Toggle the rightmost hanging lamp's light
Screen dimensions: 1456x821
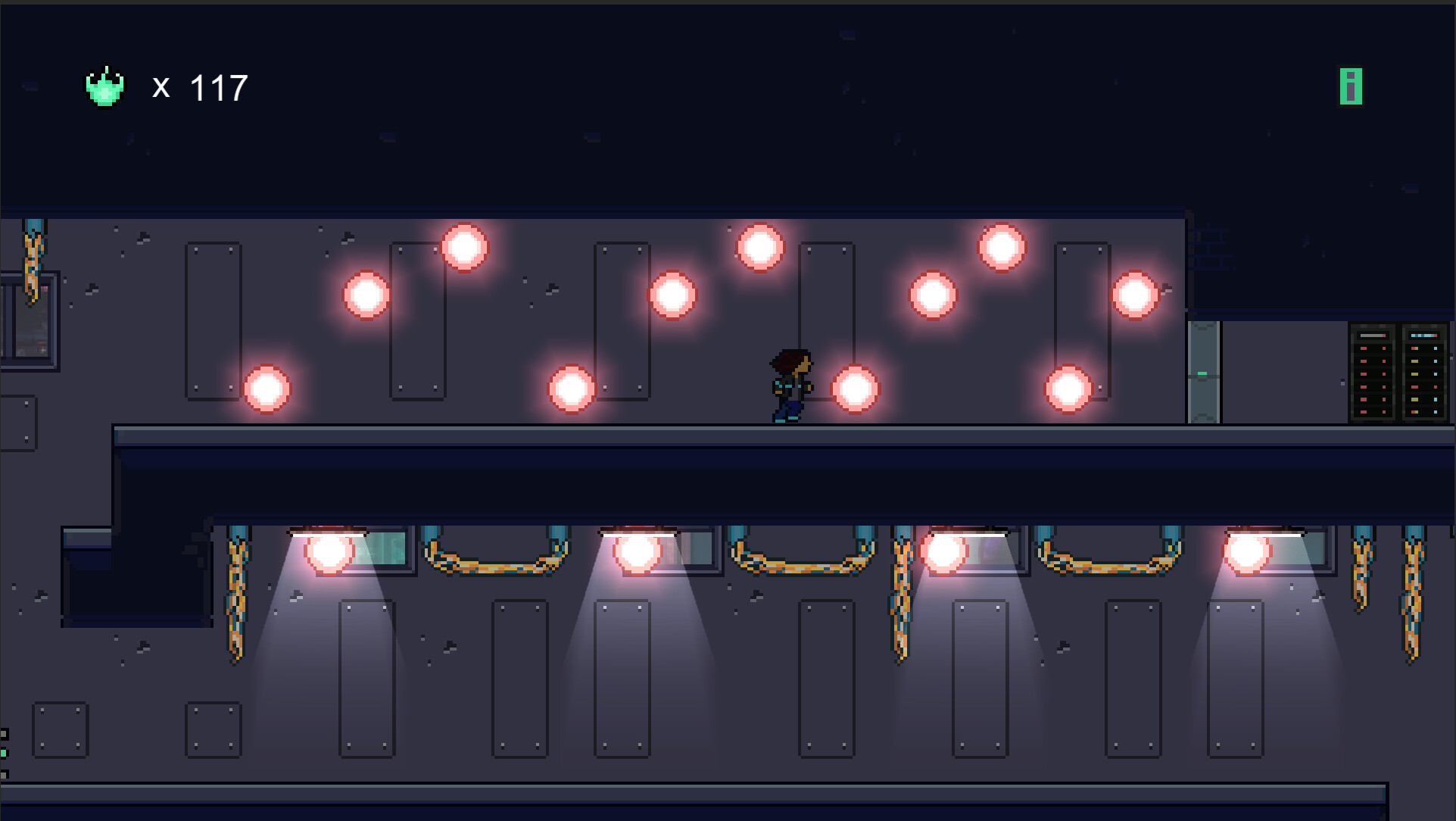1248,551
